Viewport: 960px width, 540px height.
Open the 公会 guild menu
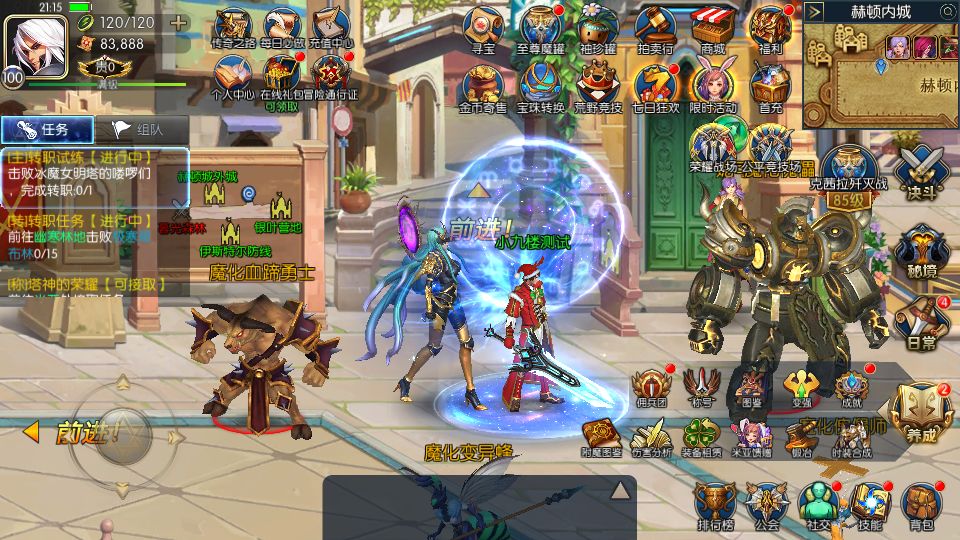pyautogui.click(x=766, y=503)
